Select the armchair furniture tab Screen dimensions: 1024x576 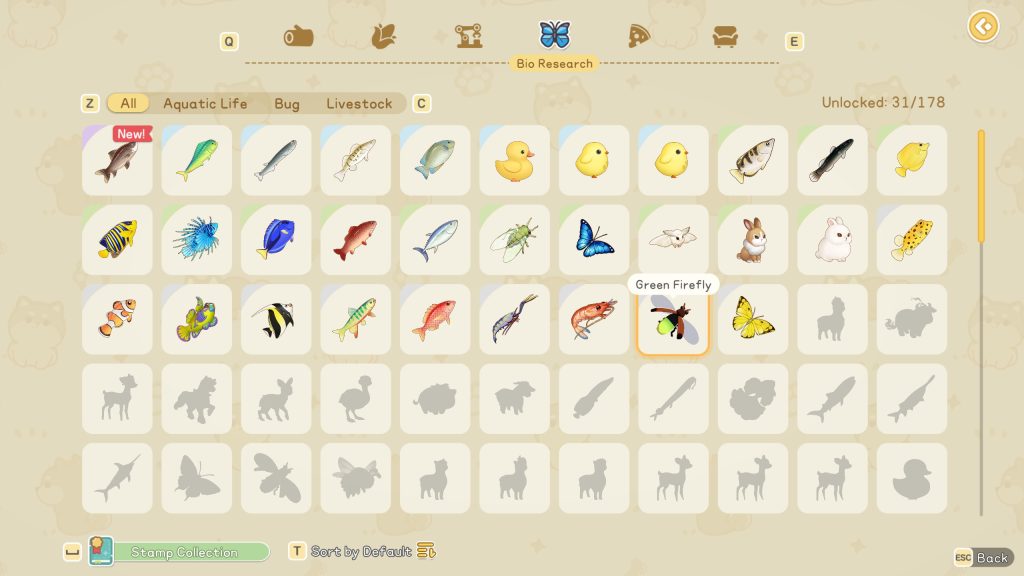(725, 37)
